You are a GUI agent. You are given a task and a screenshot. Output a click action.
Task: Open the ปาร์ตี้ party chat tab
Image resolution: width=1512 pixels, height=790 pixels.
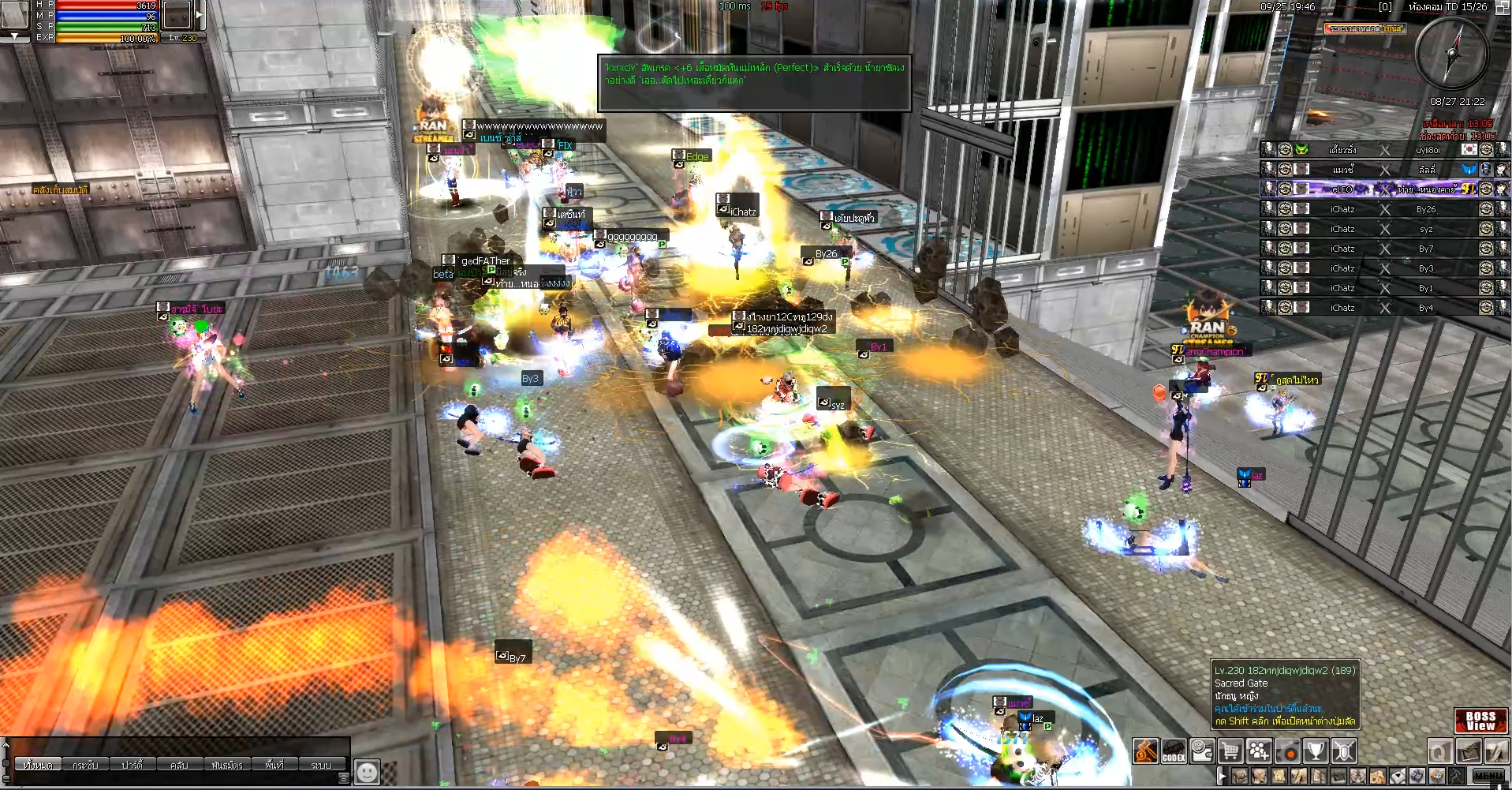[x=132, y=765]
